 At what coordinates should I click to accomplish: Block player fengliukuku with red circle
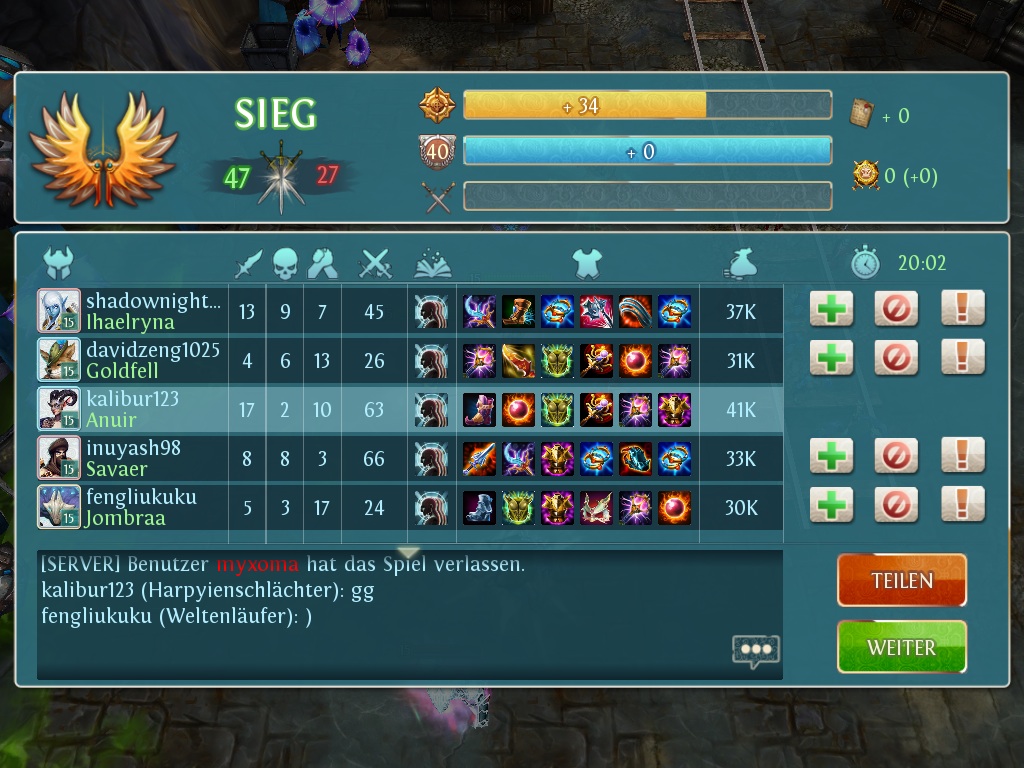(x=896, y=505)
